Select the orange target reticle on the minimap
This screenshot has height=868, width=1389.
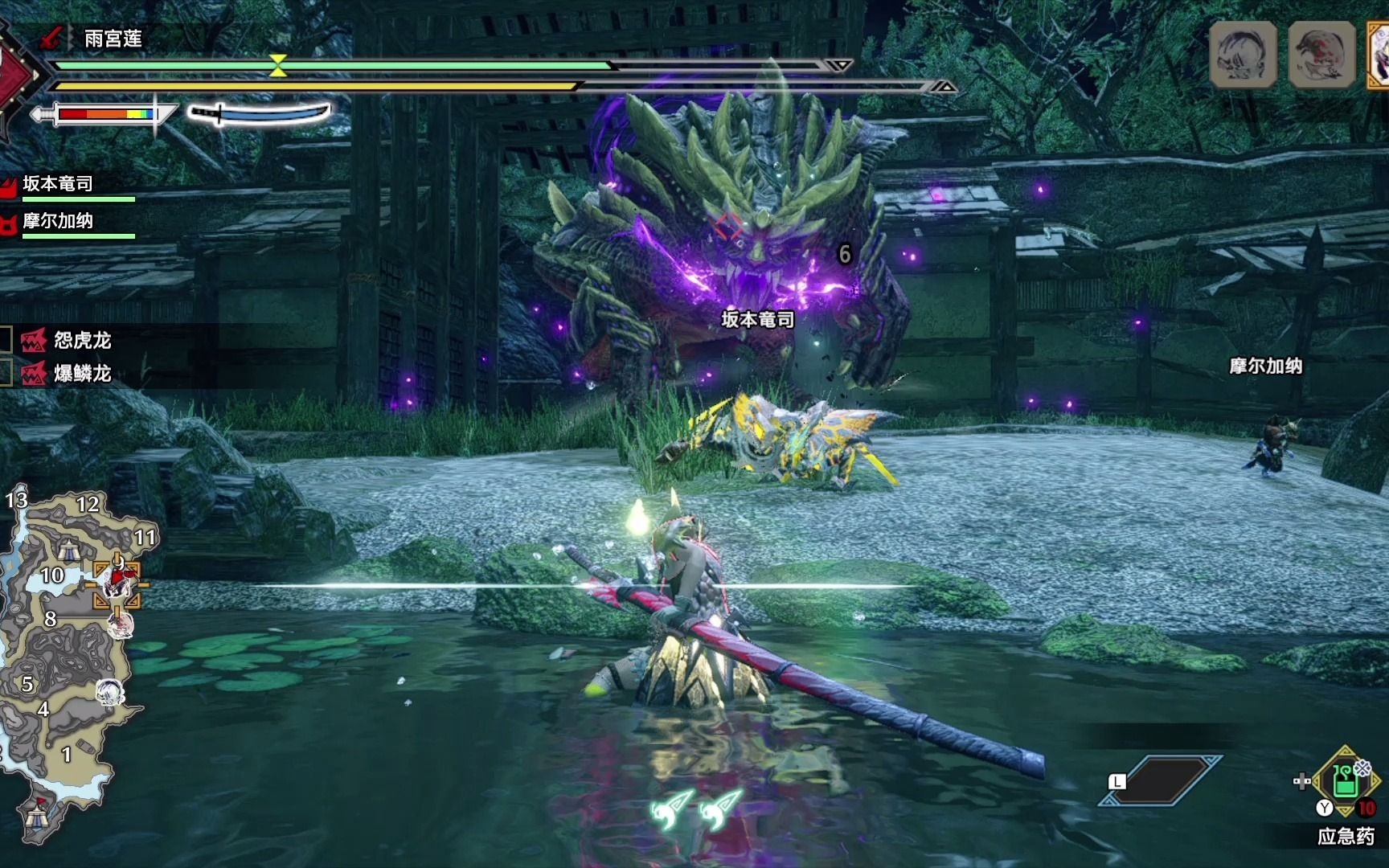point(118,583)
